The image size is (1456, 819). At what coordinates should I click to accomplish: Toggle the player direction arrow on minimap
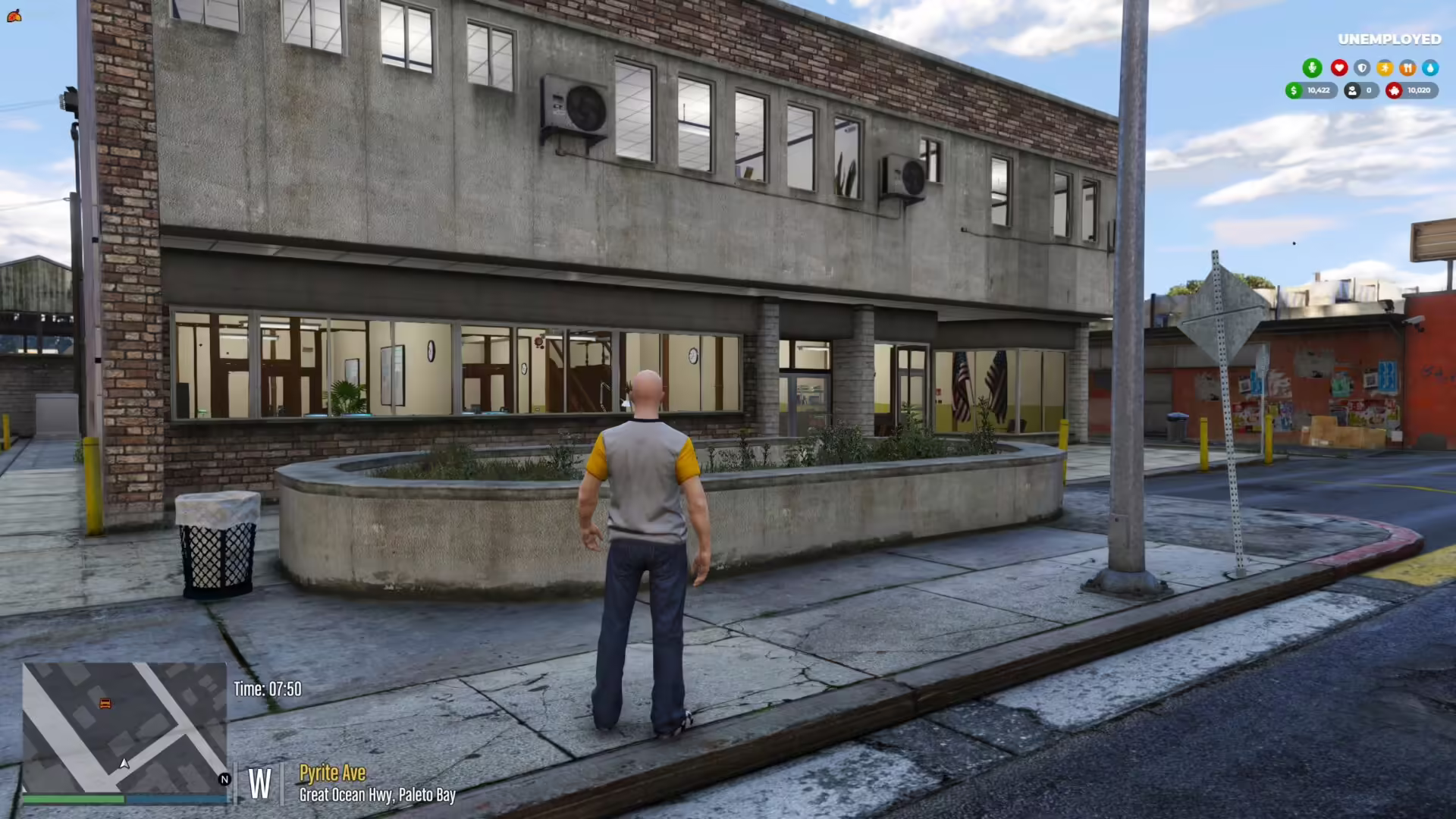click(x=124, y=764)
